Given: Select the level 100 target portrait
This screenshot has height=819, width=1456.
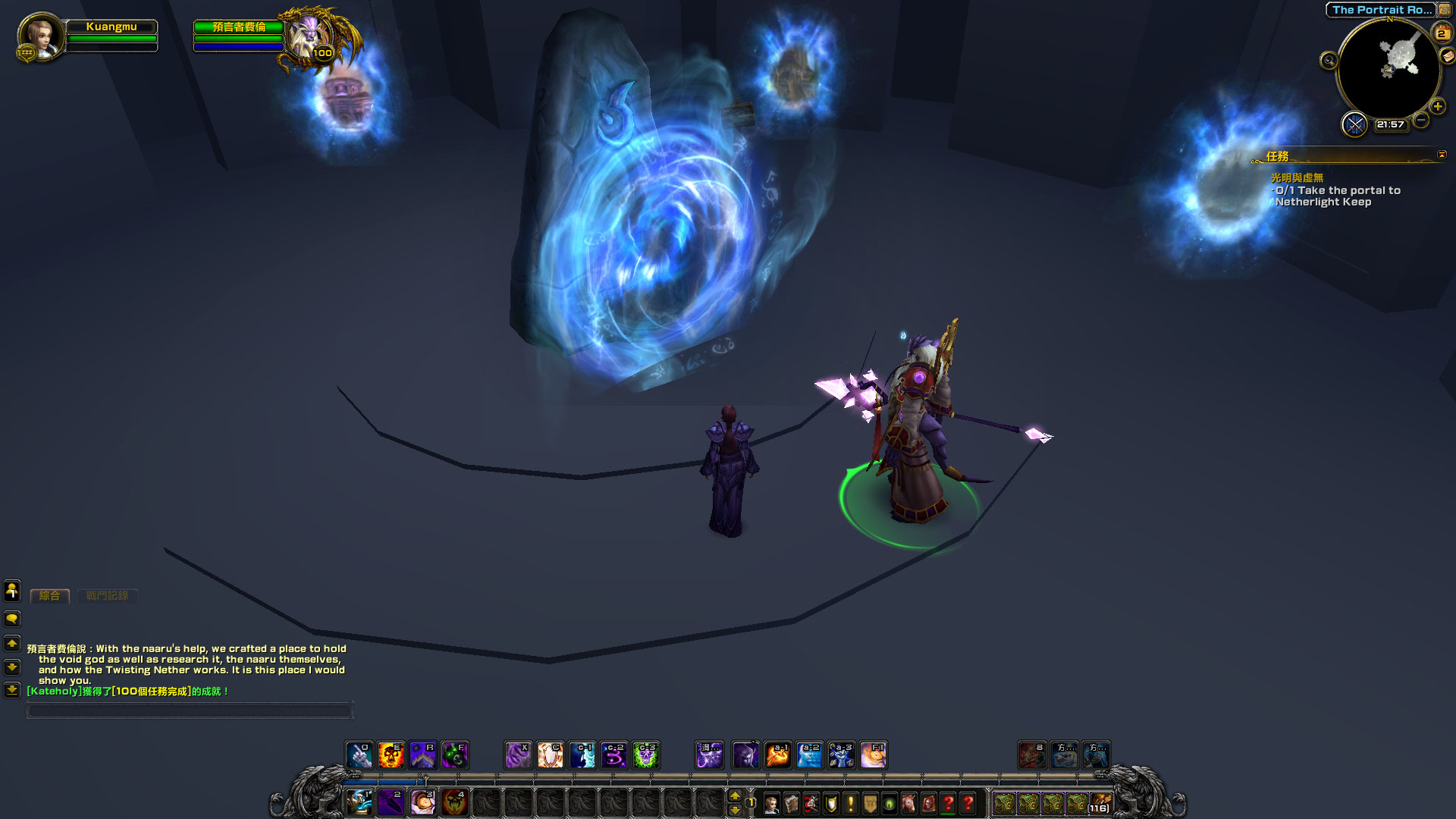Looking at the screenshot, I should pyautogui.click(x=310, y=36).
